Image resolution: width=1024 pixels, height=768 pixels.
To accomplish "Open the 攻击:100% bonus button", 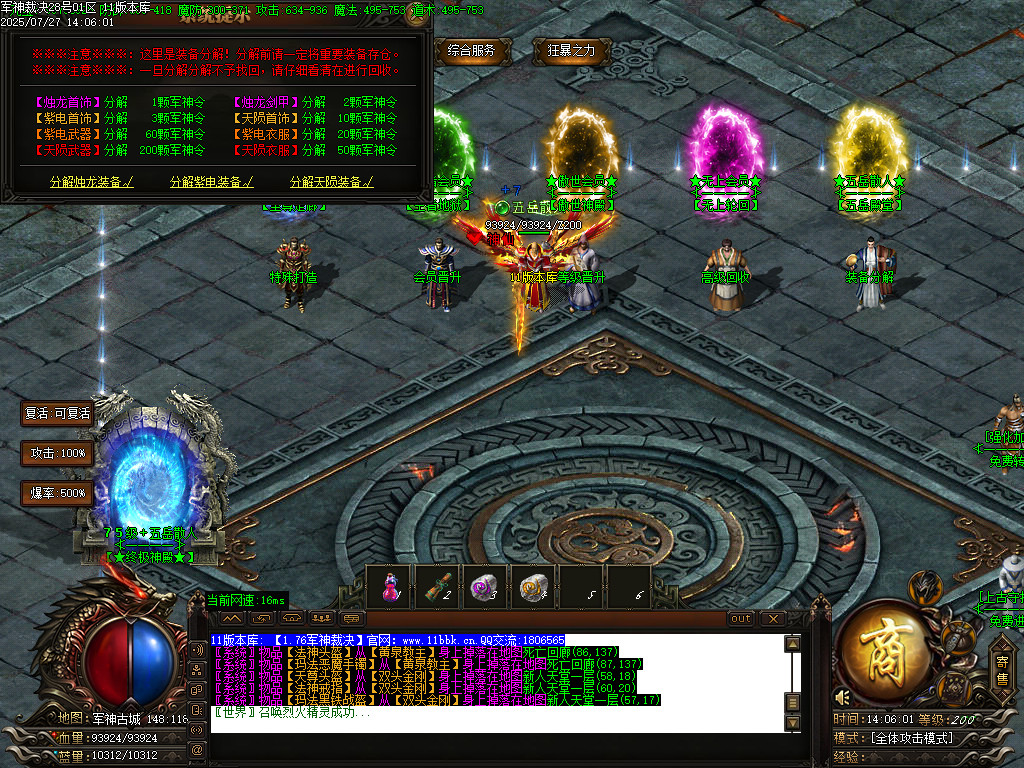I will click(x=58, y=453).
